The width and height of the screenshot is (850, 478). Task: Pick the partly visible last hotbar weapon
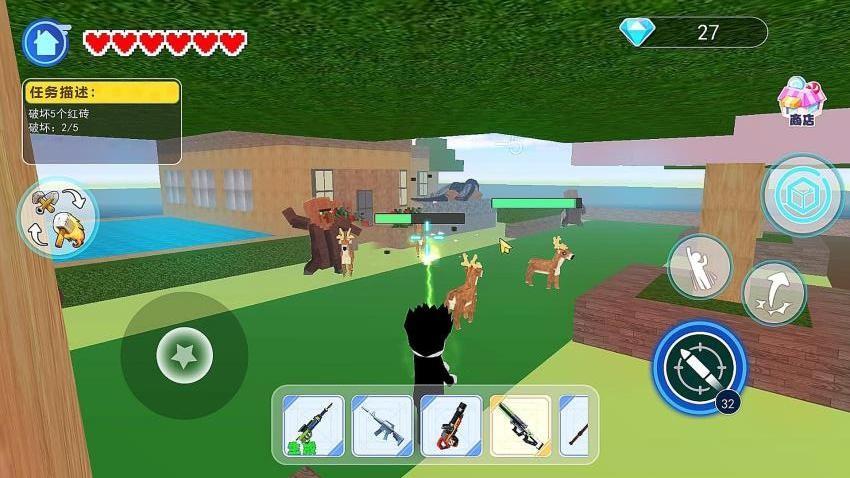coord(575,426)
